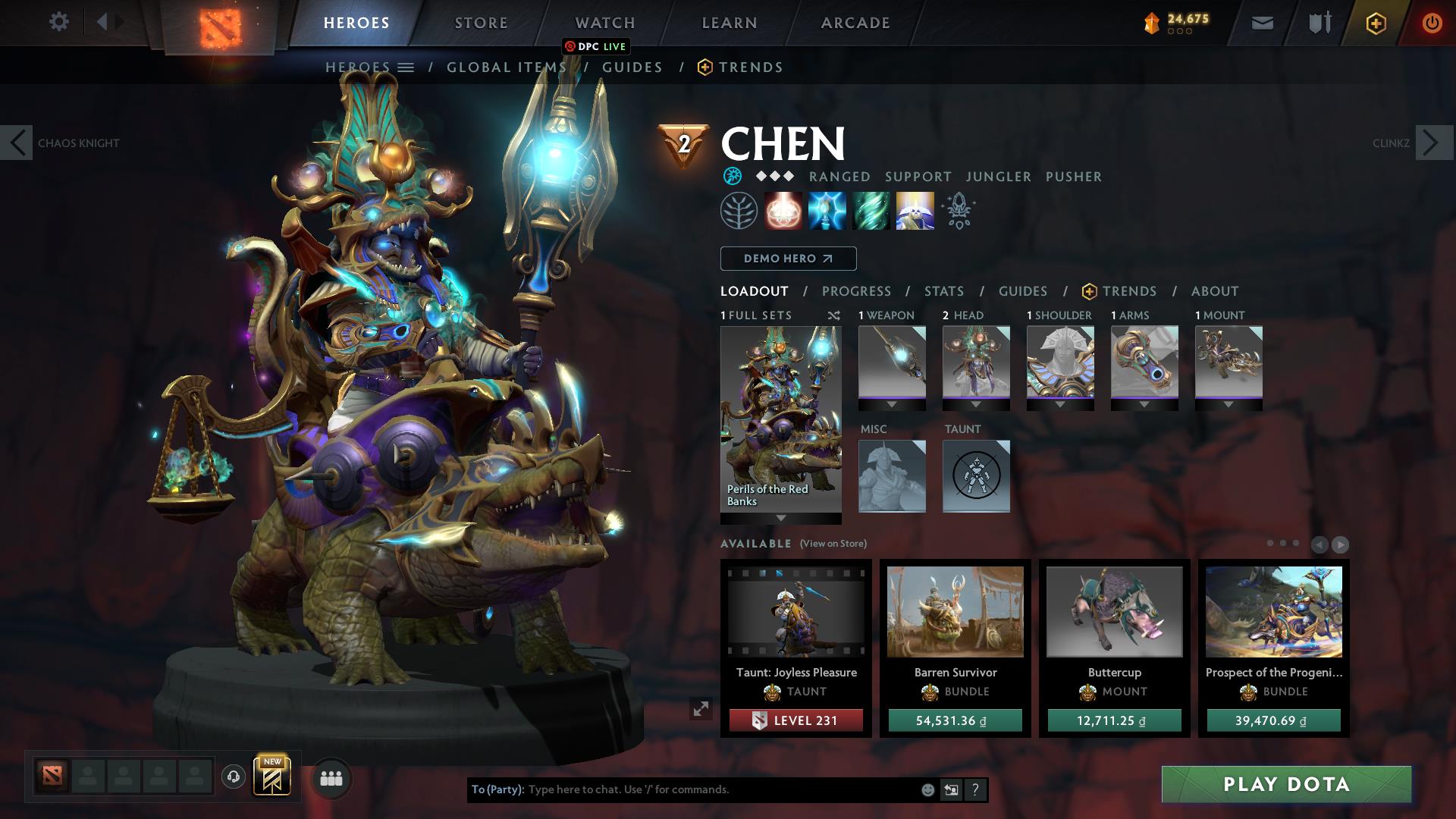The width and height of the screenshot is (1456, 819).
Task: Click the gold Dota Plus hexagon icon
Action: (x=1376, y=23)
